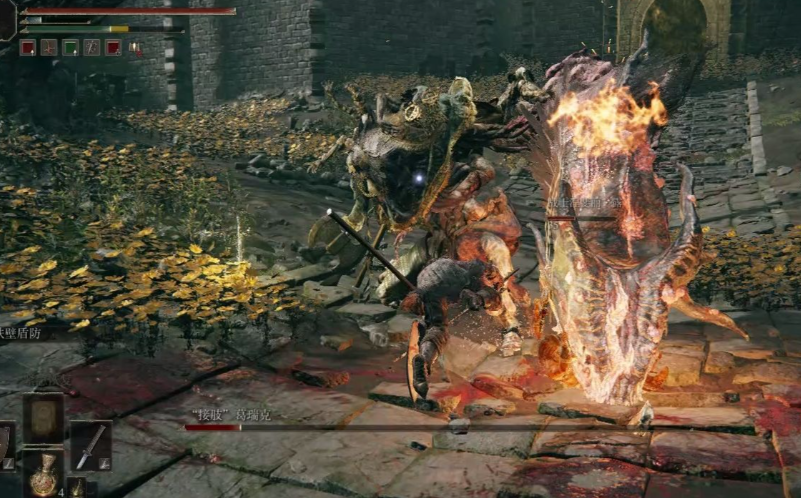Select the green square buff icon

(x=70, y=47)
